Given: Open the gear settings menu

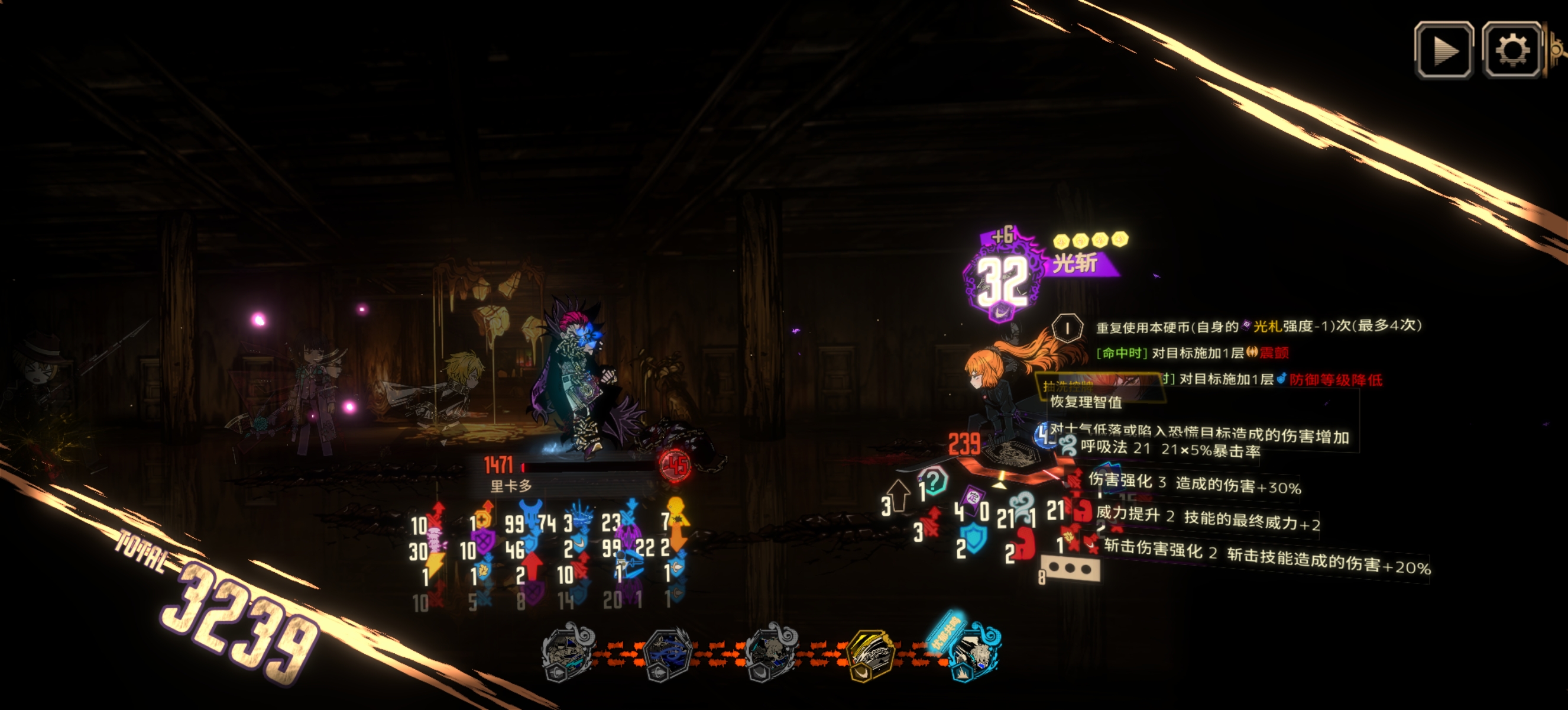Looking at the screenshot, I should tap(1511, 50).
